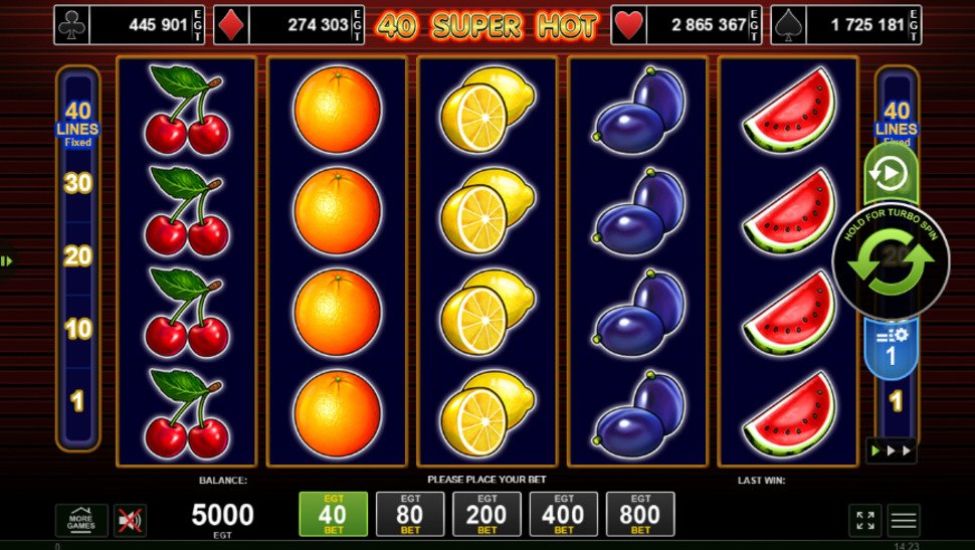Start autoplay with the green play icon

coord(890,174)
